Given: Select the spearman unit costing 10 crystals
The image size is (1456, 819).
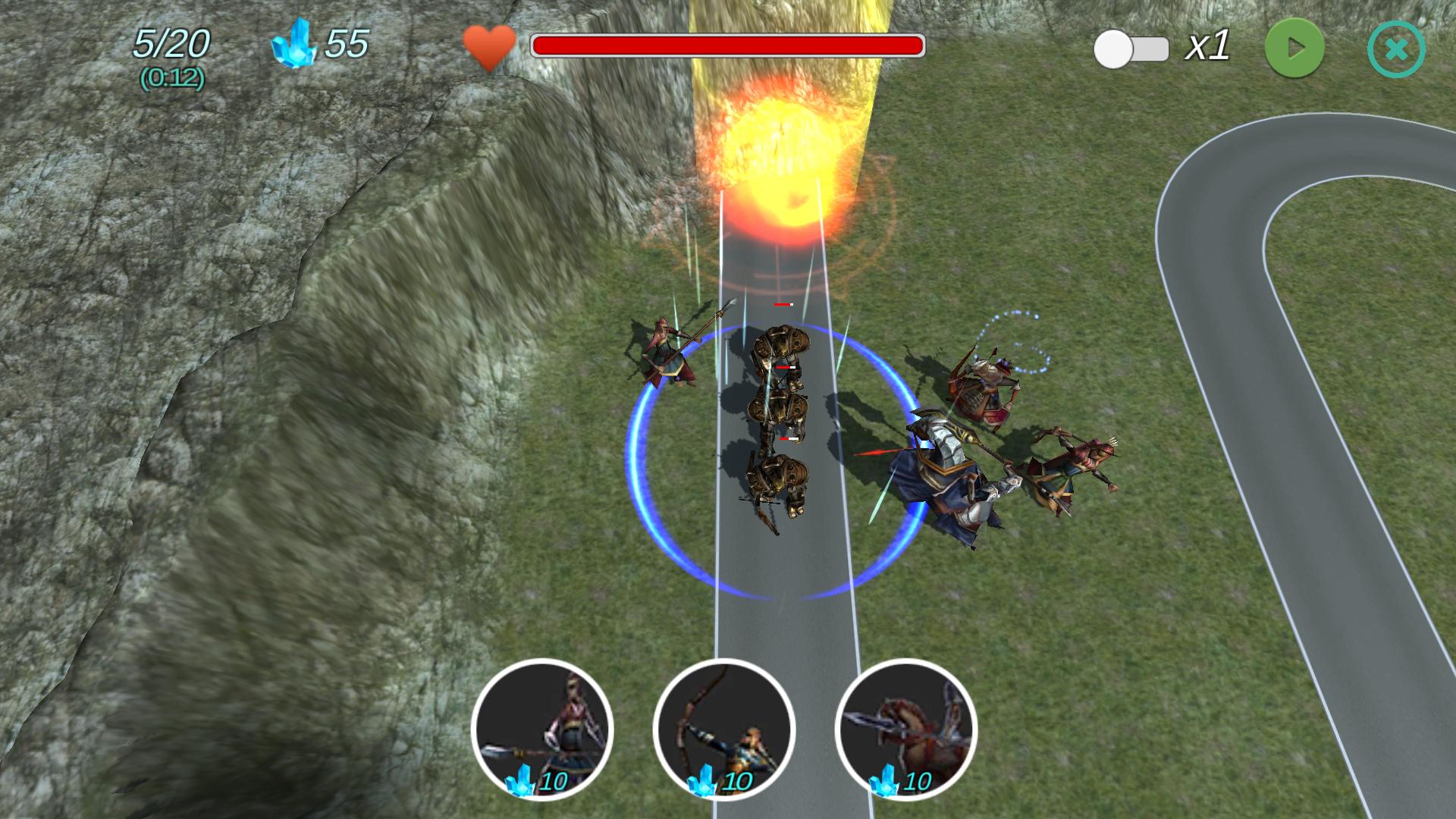Looking at the screenshot, I should pyautogui.click(x=541, y=730).
